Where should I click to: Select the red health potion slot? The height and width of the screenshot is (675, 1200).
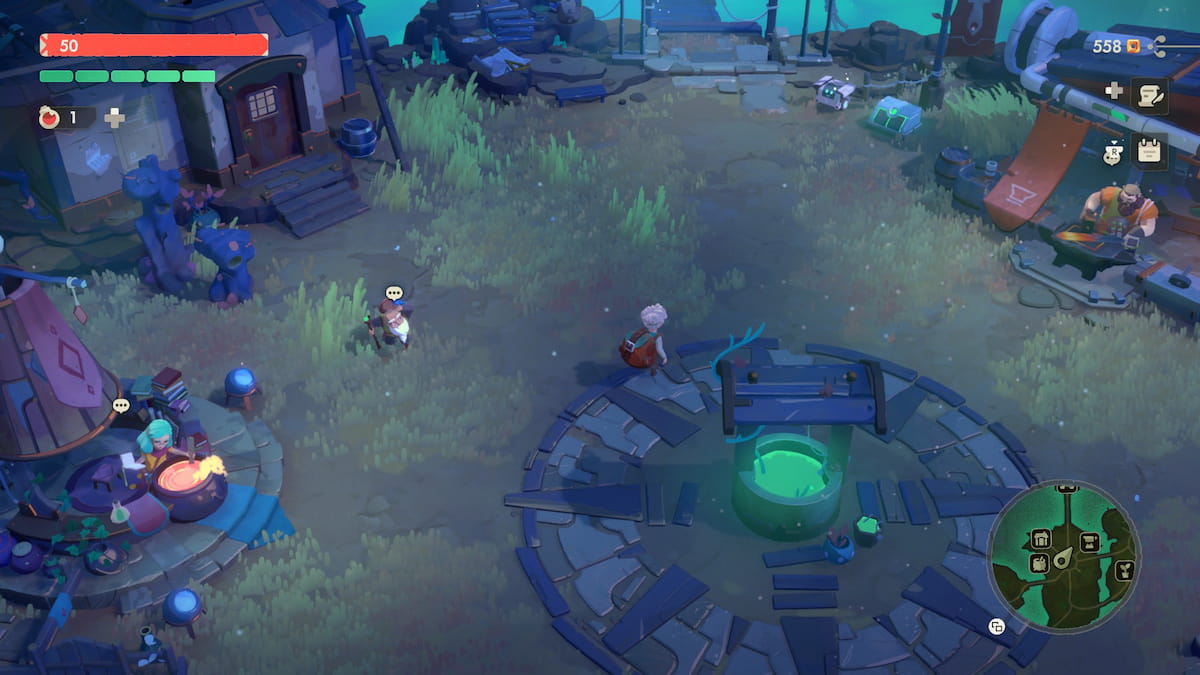pyautogui.click(x=50, y=118)
